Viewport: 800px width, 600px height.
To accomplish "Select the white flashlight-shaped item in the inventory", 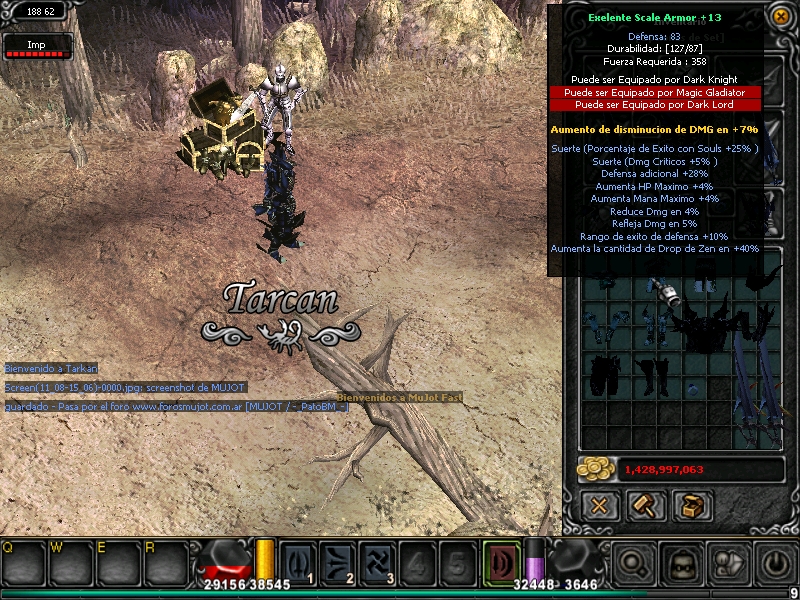I will [x=668, y=292].
